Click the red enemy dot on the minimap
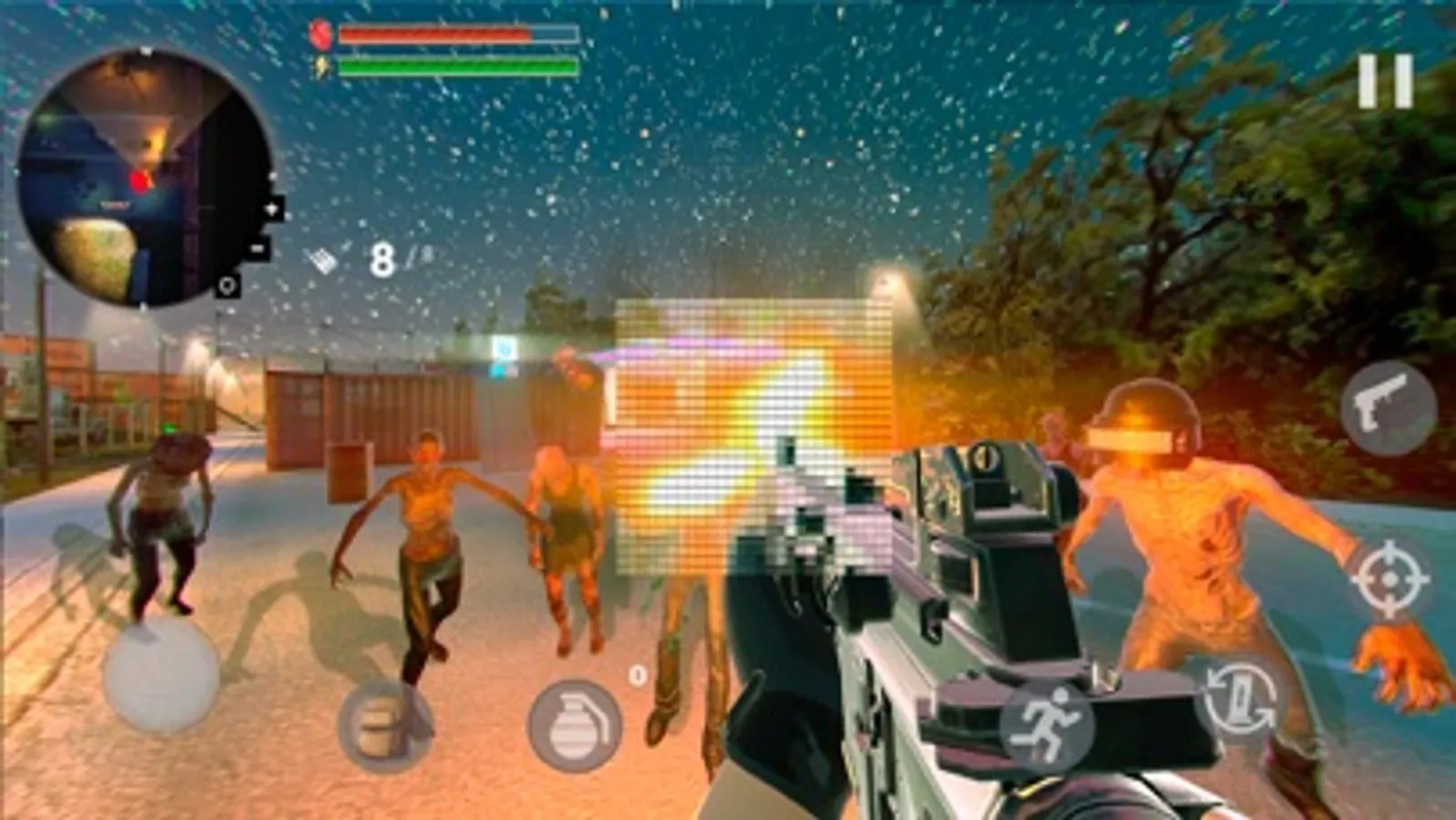This screenshot has height=820, width=1456. tap(137, 179)
